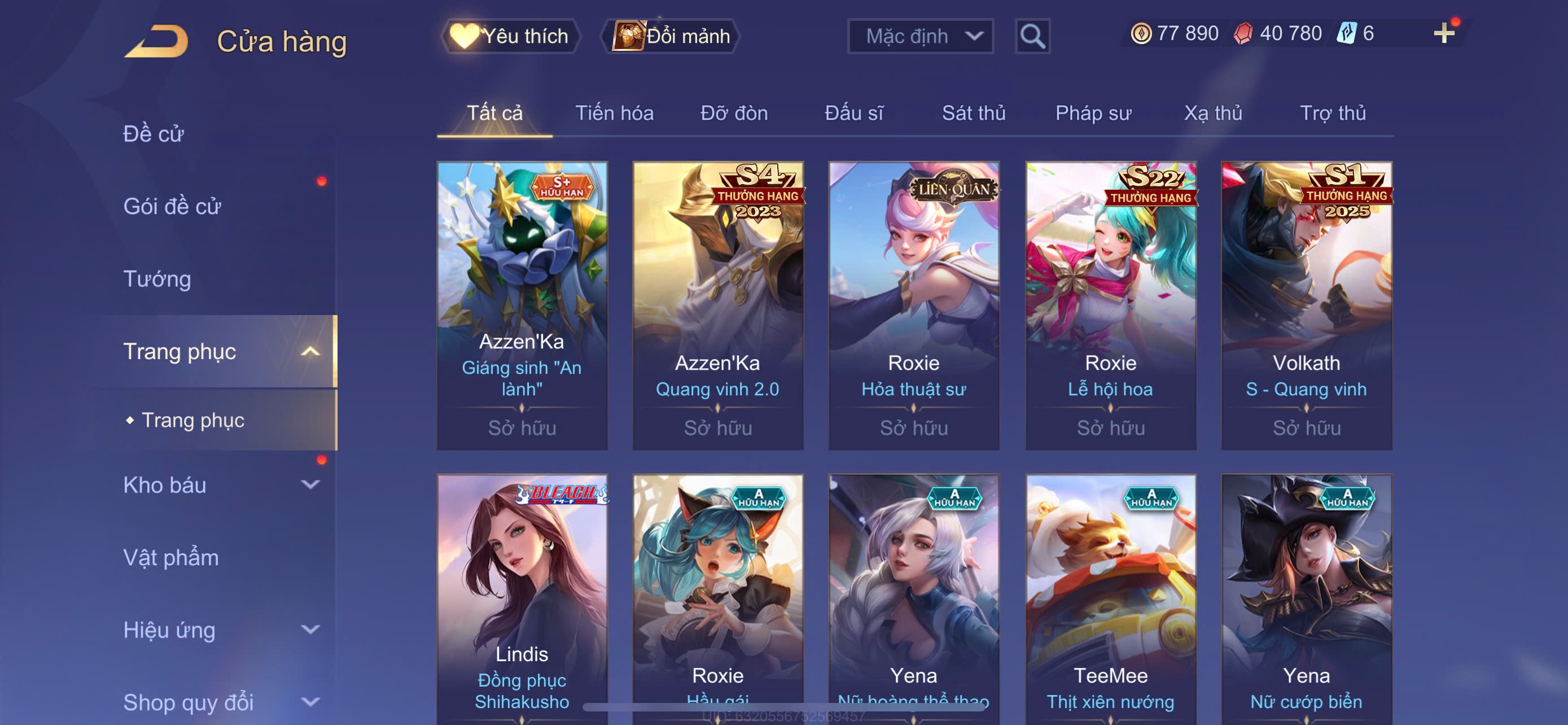Open the Đổi mảnh exchange
The height and width of the screenshot is (725, 1568).
(x=671, y=36)
